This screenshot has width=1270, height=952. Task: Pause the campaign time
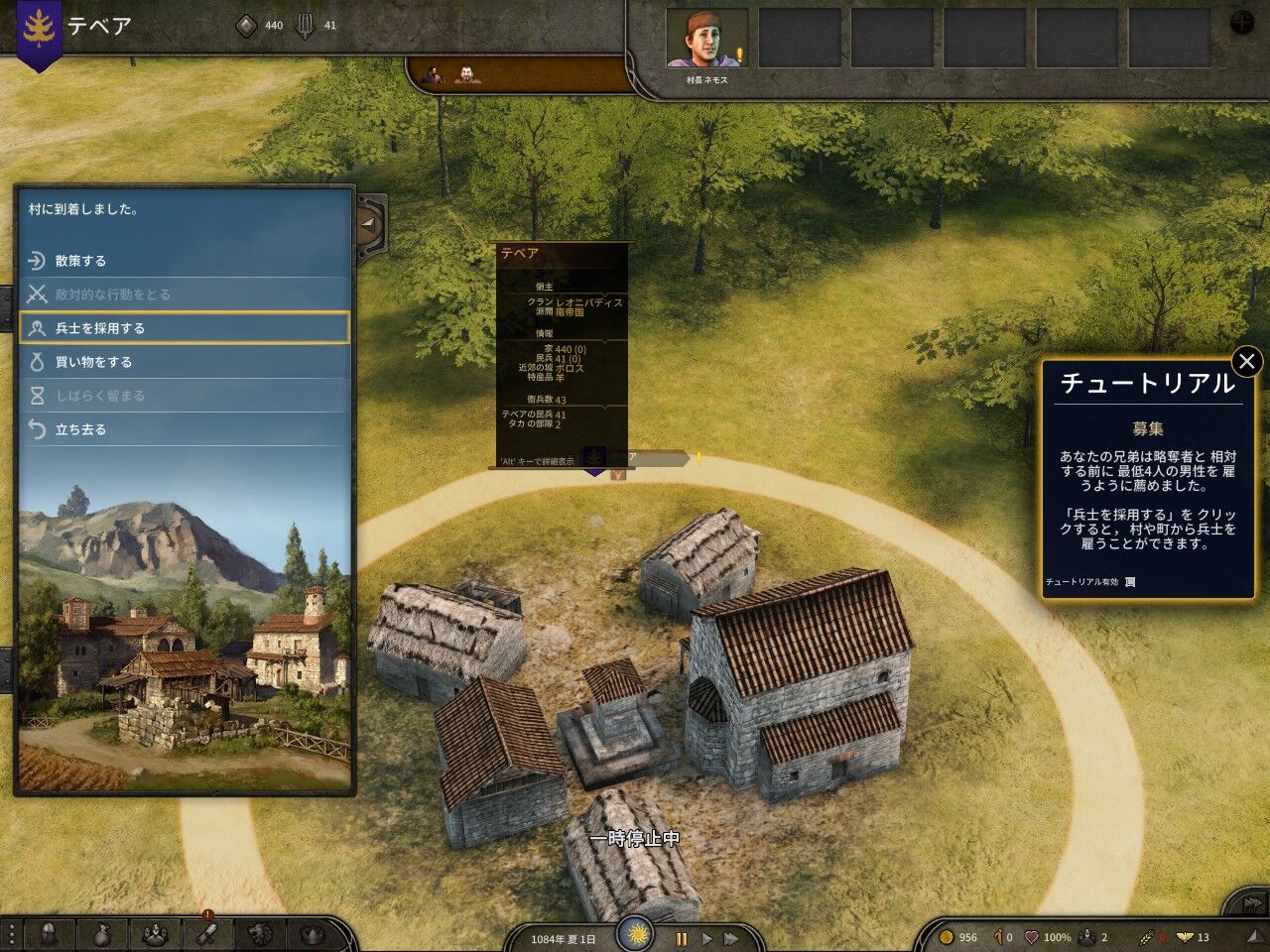(682, 938)
